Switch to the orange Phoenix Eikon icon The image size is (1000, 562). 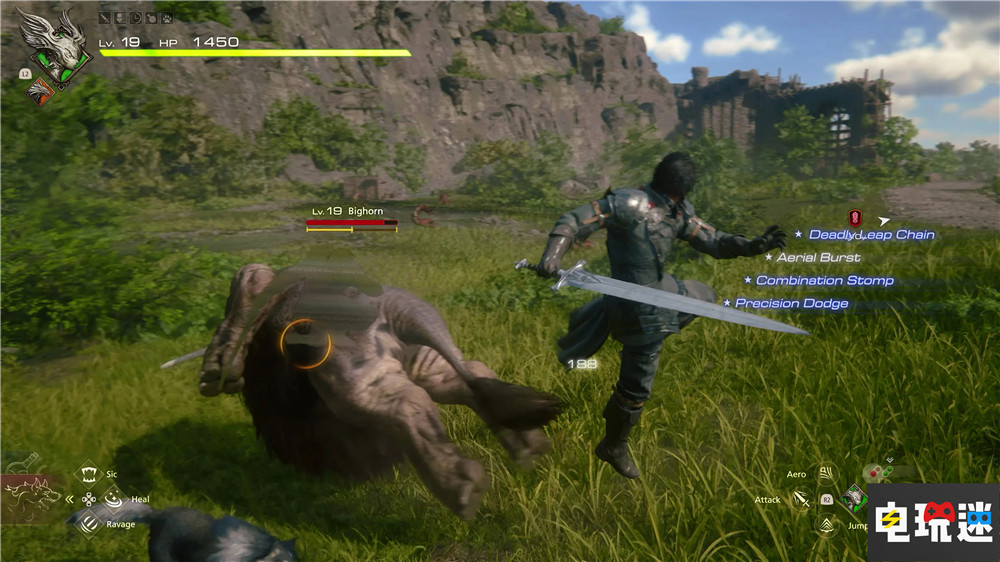coord(38,92)
